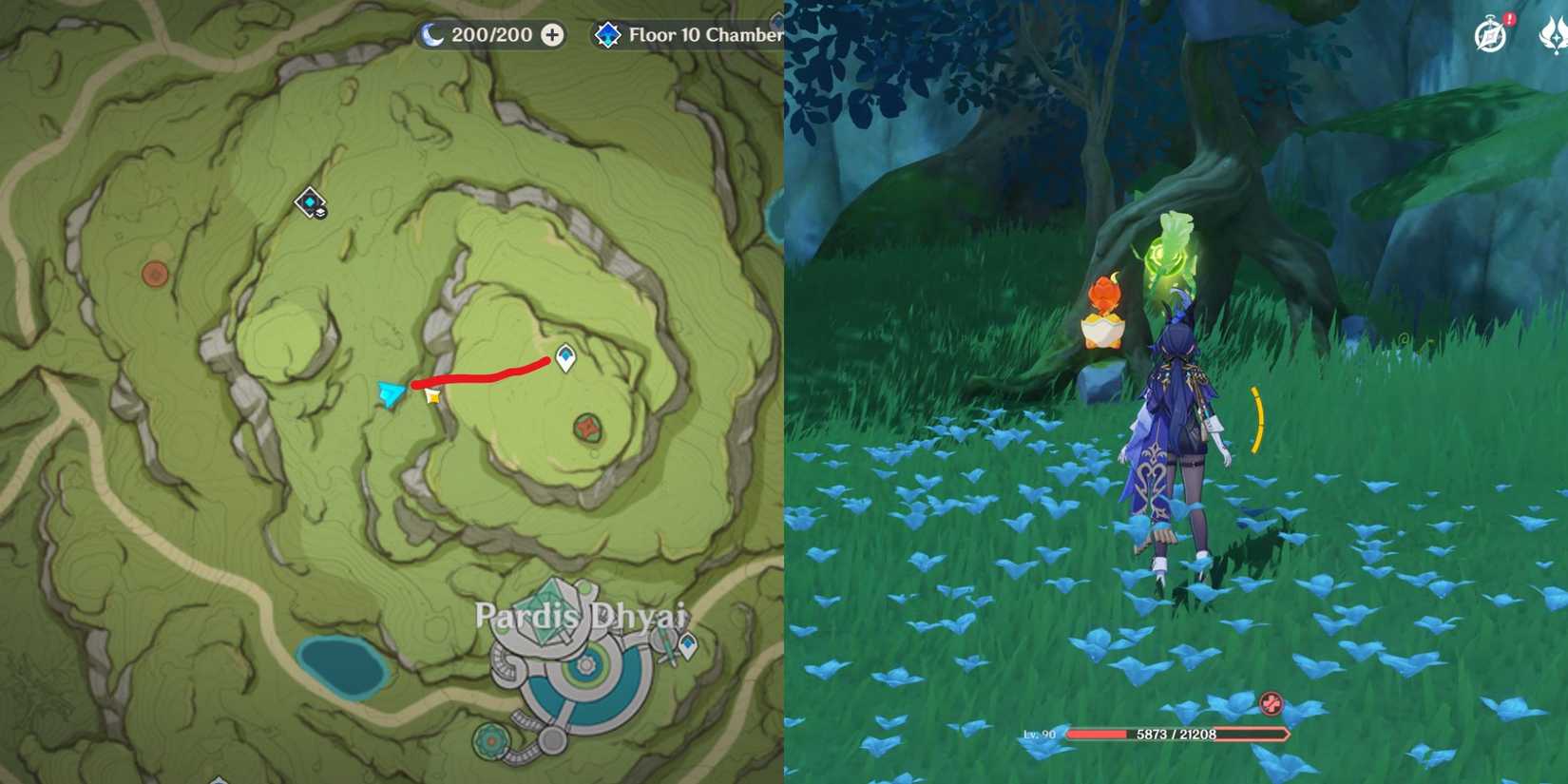Click the red target icon inside map crater

(586, 430)
